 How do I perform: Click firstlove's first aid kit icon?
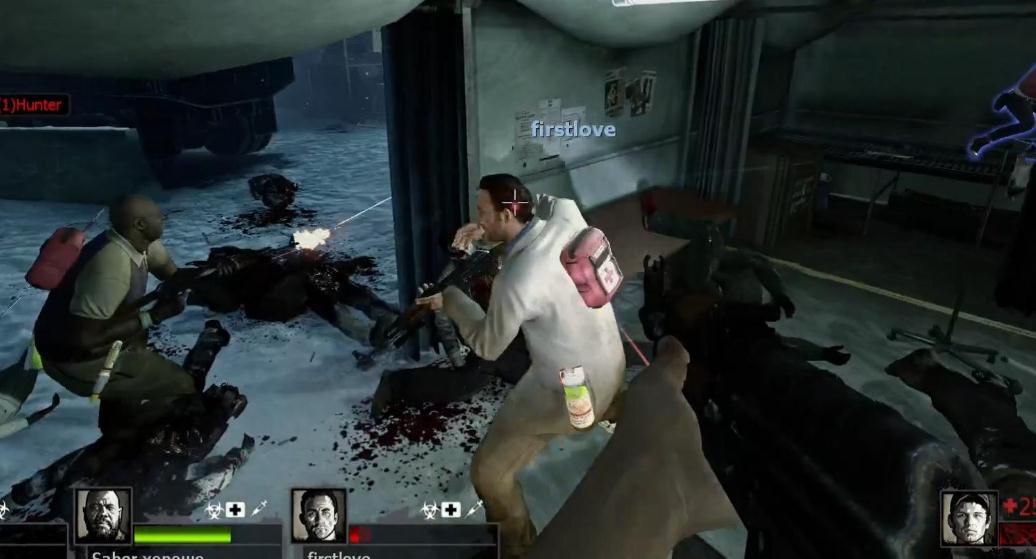(x=451, y=510)
